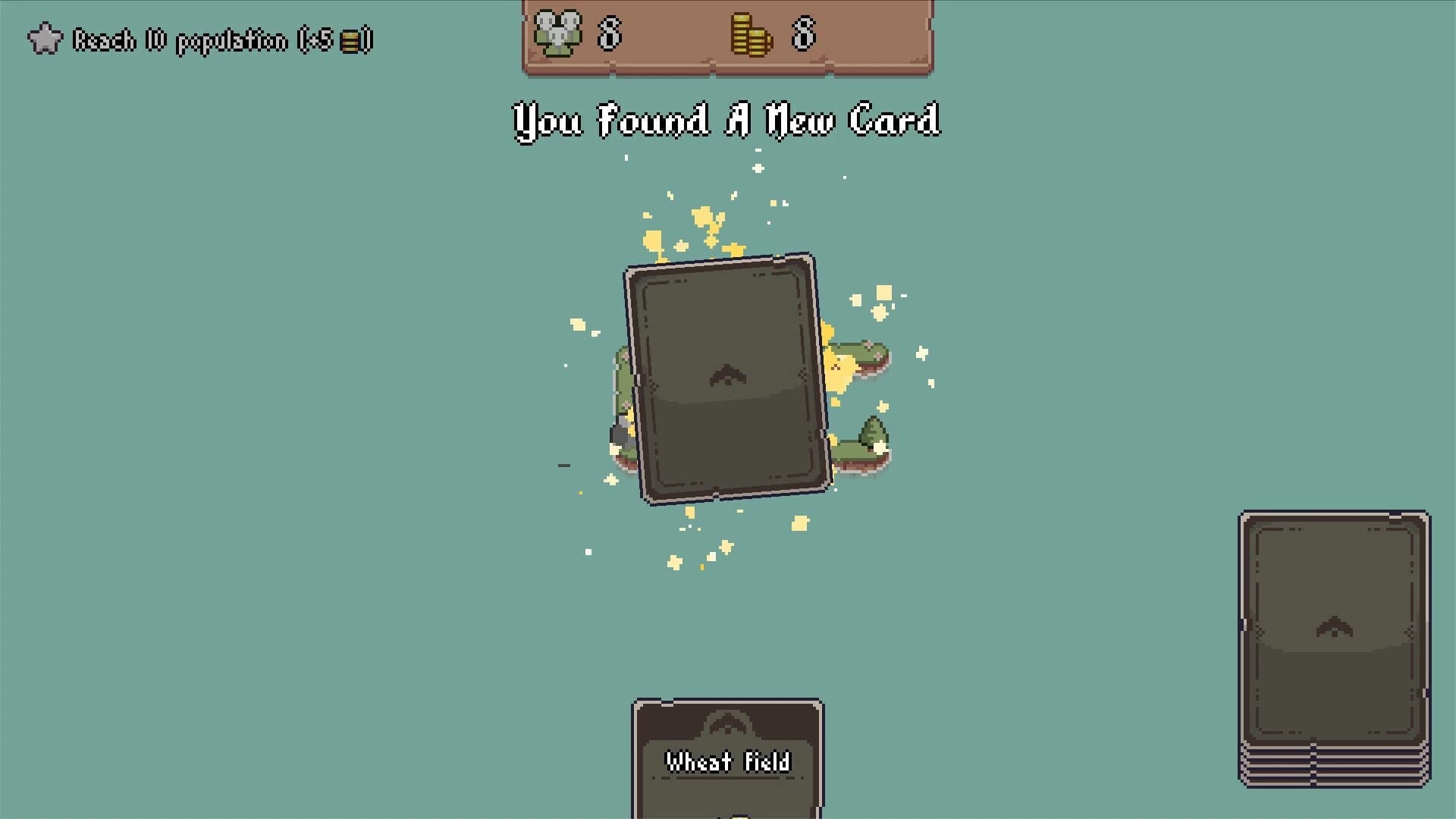
Task: Click the population count number 8
Action: click(x=611, y=34)
